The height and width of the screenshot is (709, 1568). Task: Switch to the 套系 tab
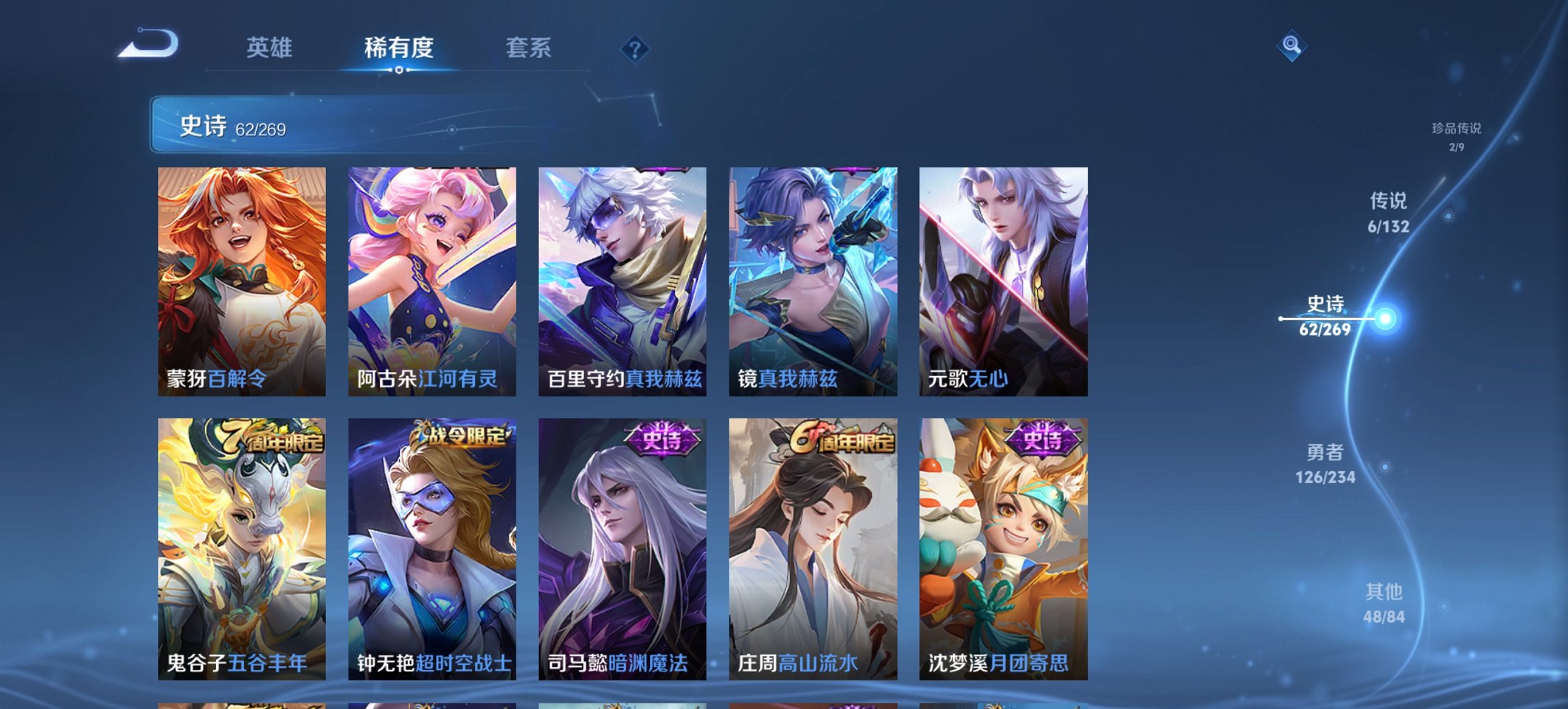pos(529,49)
